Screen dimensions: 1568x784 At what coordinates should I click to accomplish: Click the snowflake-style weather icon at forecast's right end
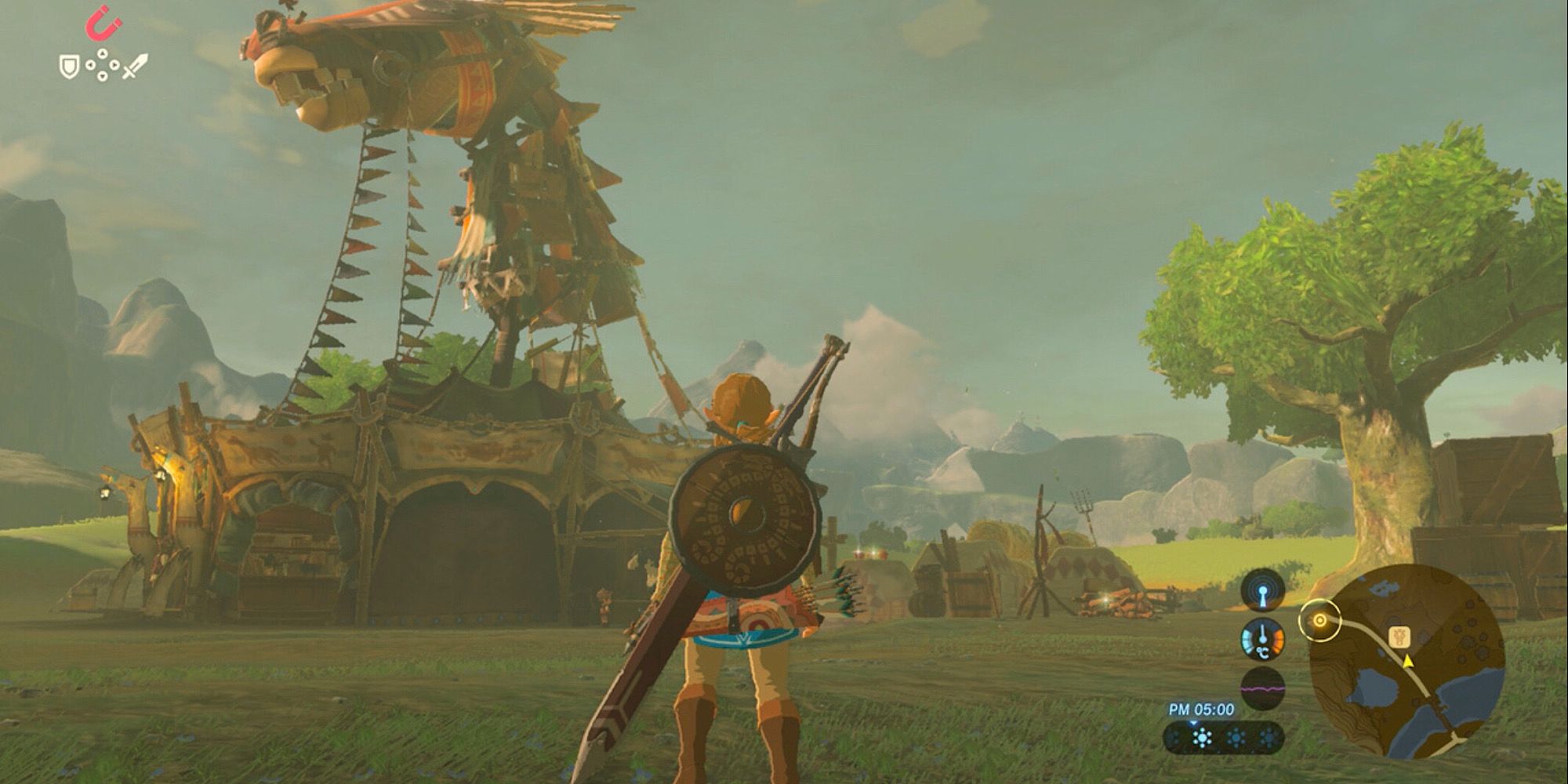[x=1269, y=737]
